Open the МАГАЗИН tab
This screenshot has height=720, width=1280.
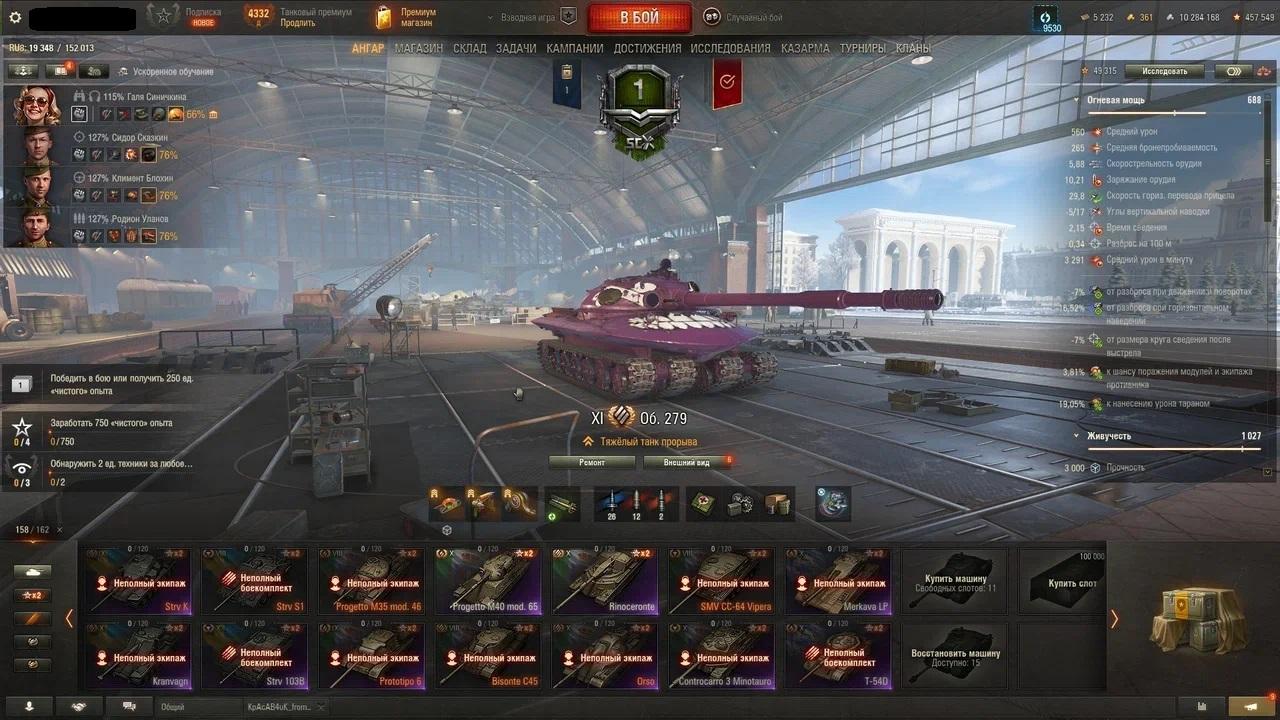[x=418, y=48]
